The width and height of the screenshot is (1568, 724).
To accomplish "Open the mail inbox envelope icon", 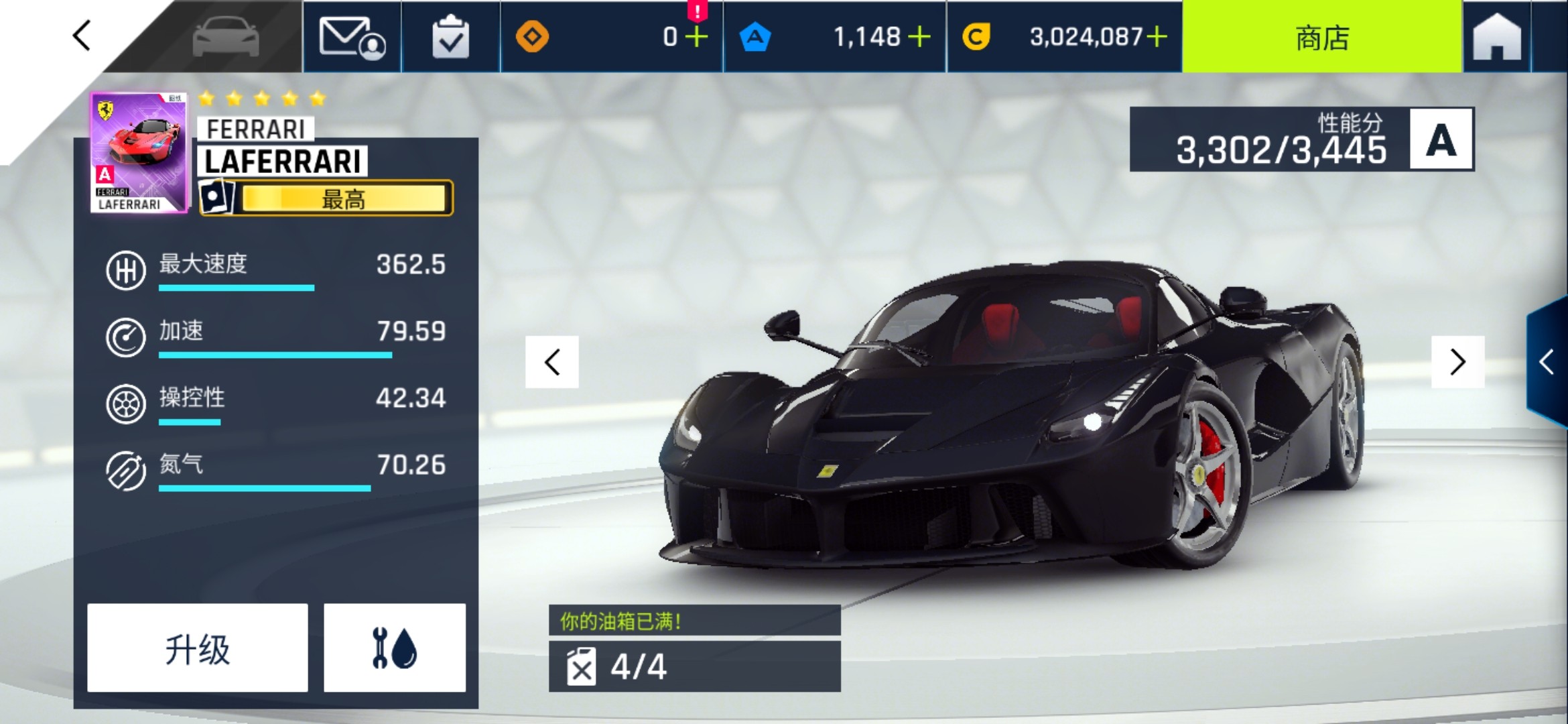I will (x=352, y=37).
